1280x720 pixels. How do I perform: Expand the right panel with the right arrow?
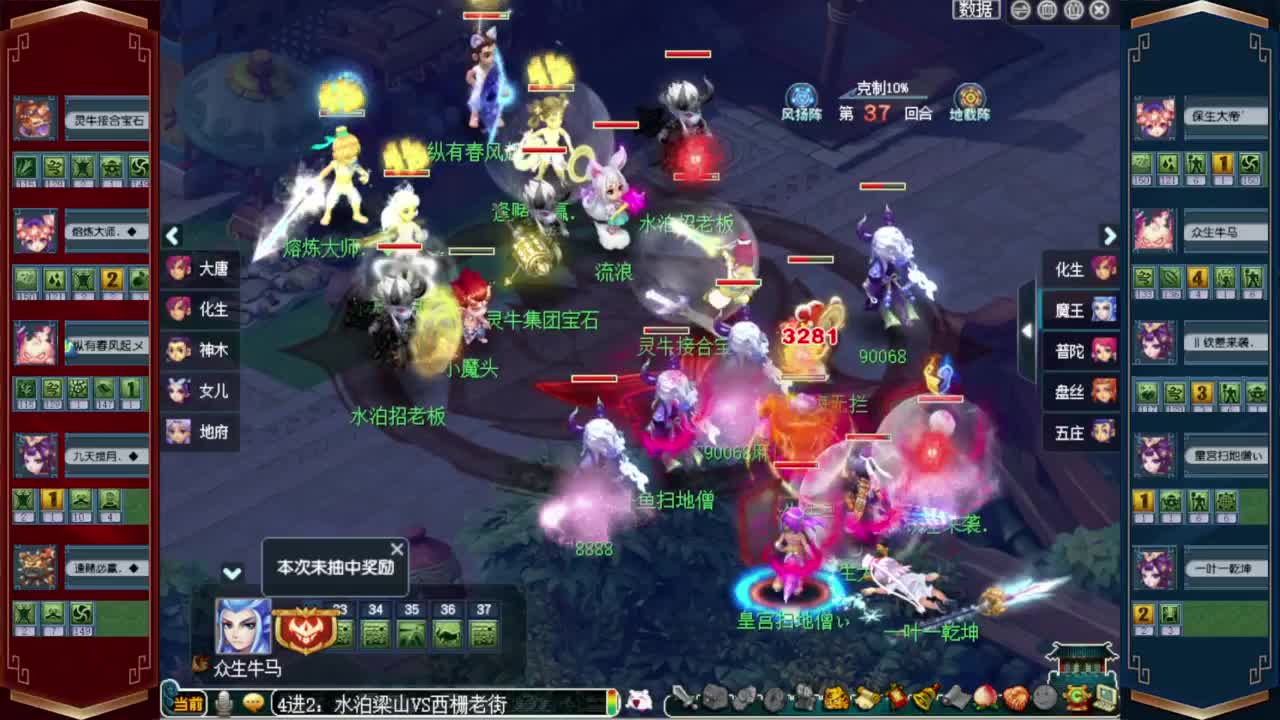coord(1110,237)
